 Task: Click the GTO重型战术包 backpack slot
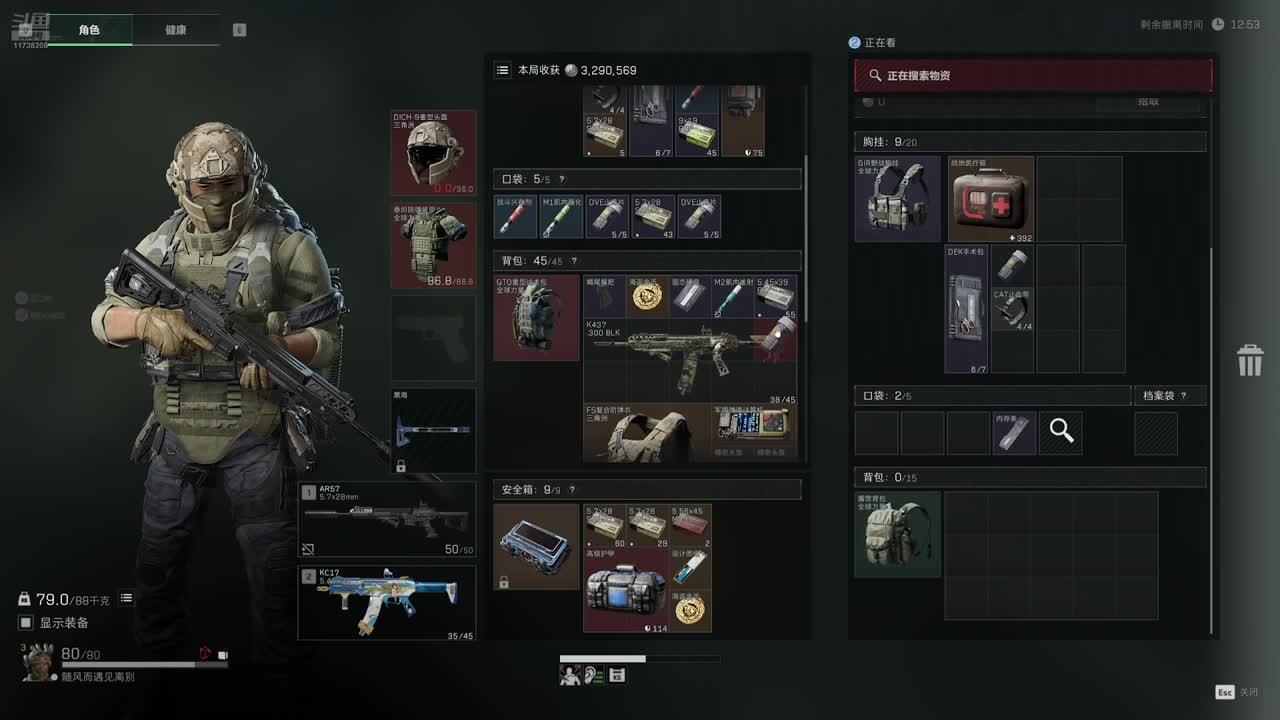536,318
